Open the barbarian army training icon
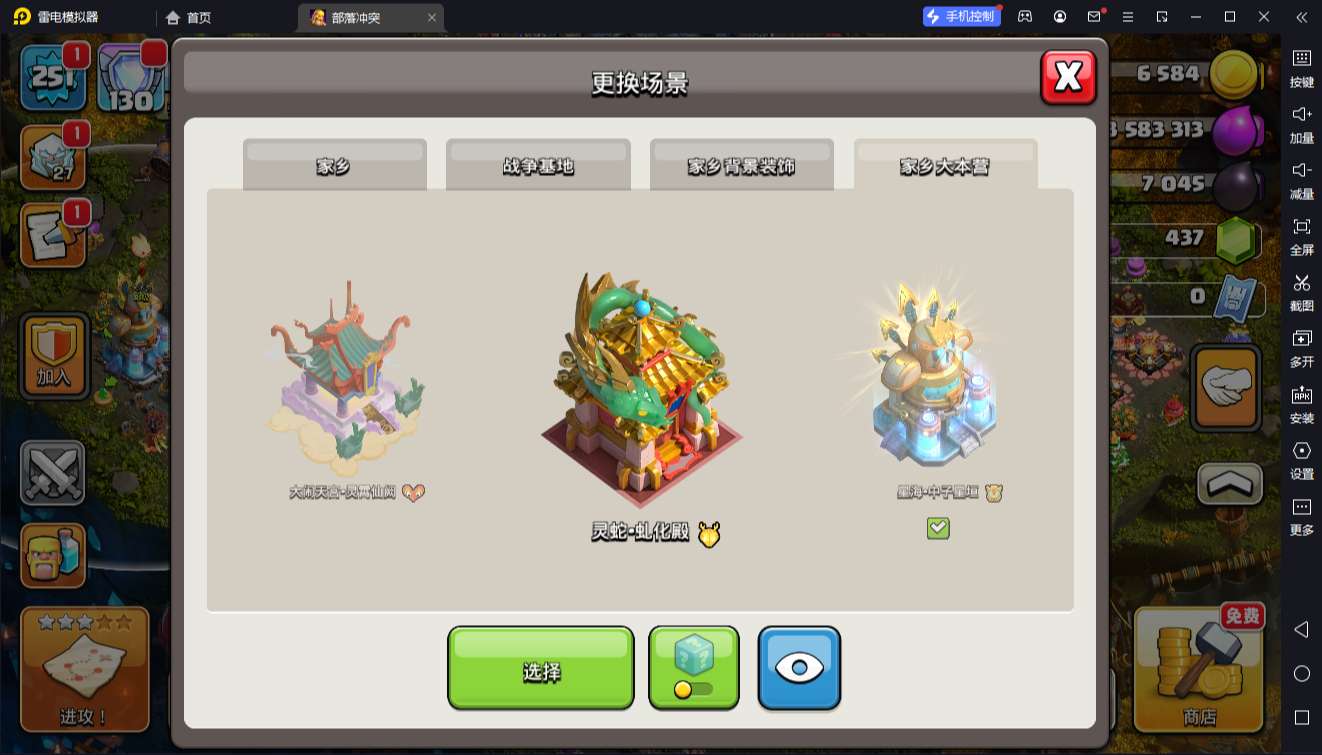 click(x=53, y=555)
